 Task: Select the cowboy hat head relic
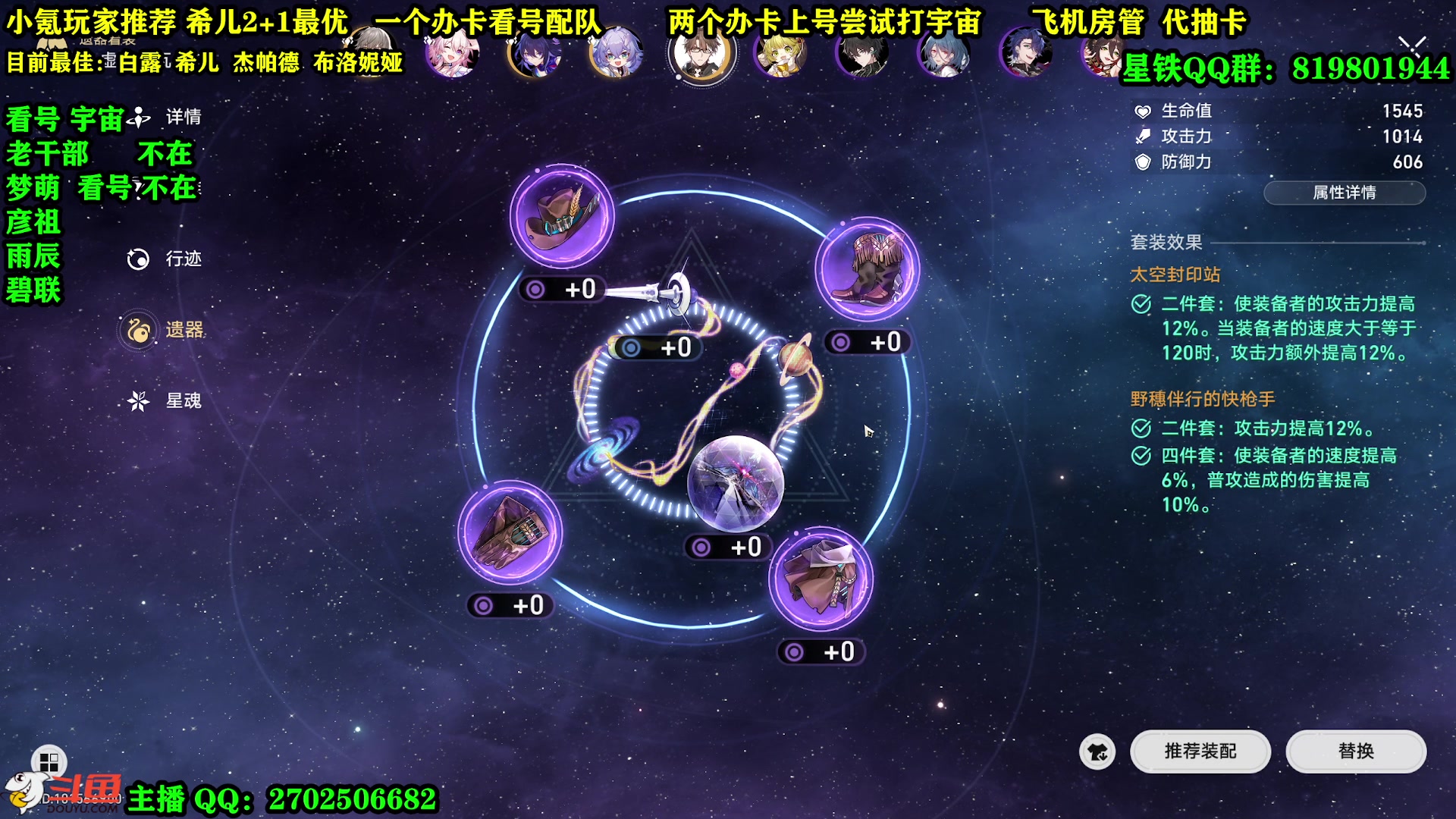coord(562,217)
